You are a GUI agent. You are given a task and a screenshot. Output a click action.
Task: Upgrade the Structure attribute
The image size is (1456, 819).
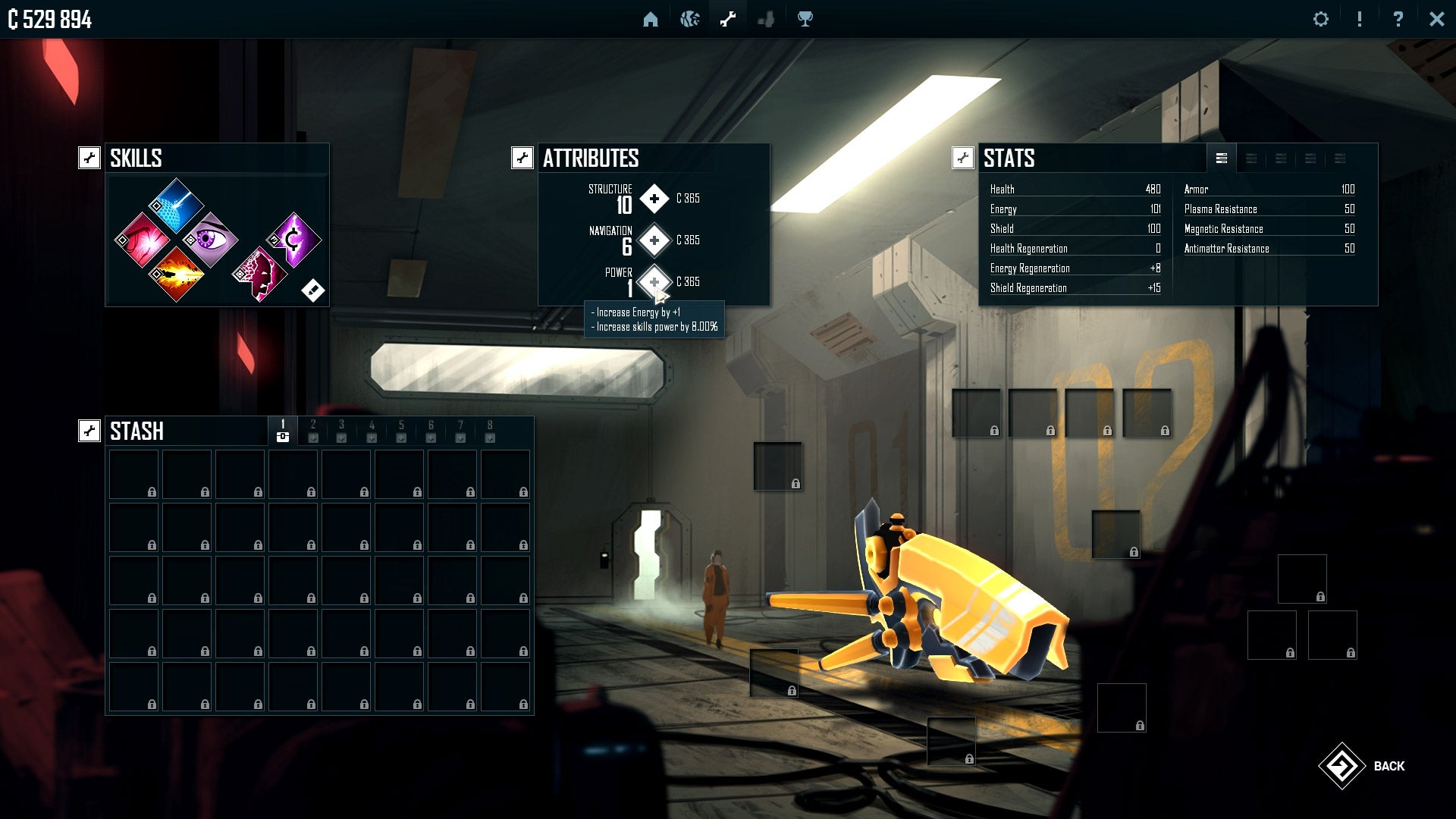coord(654,199)
